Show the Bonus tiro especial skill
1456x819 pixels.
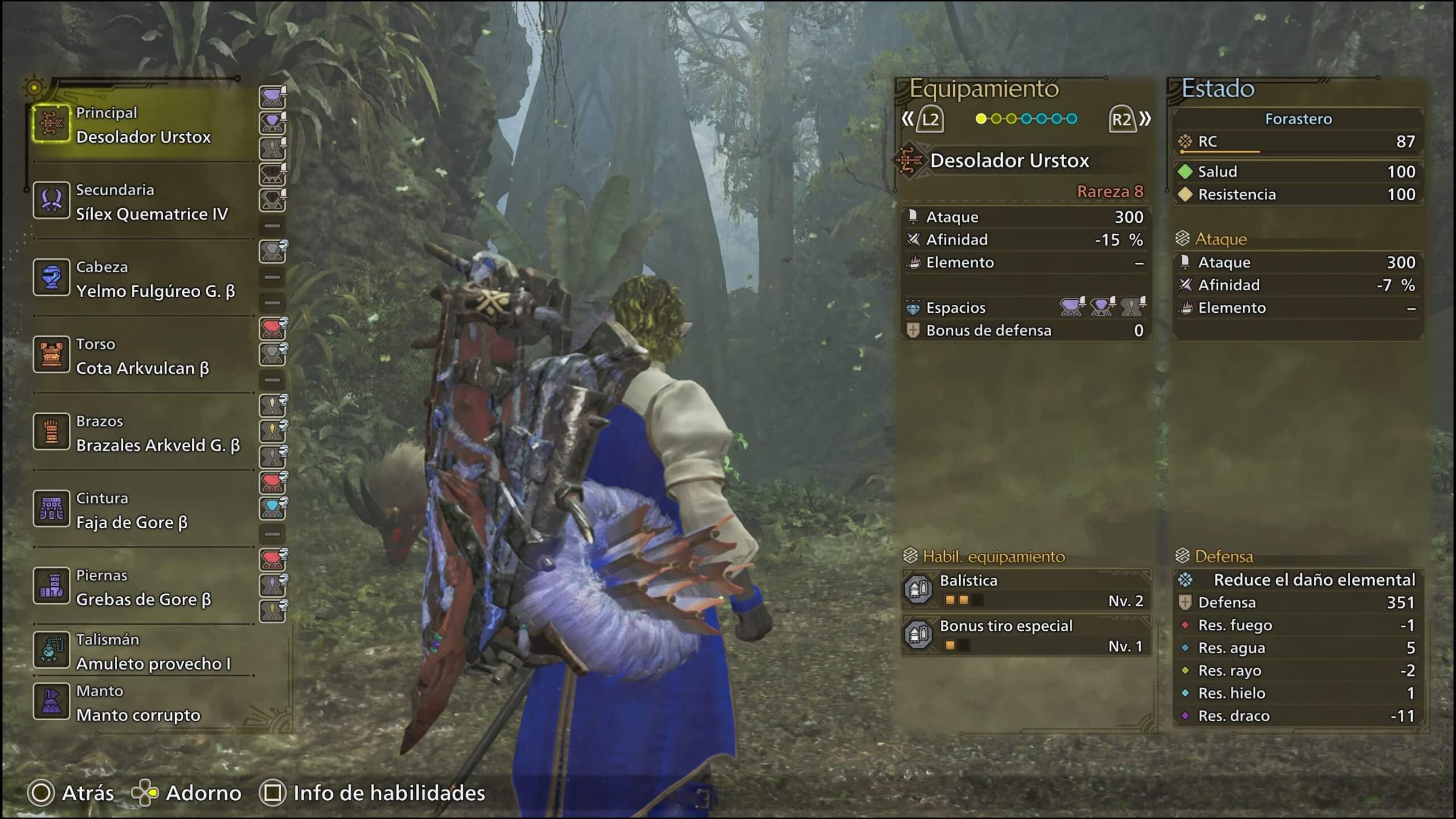pyautogui.click(x=1026, y=635)
